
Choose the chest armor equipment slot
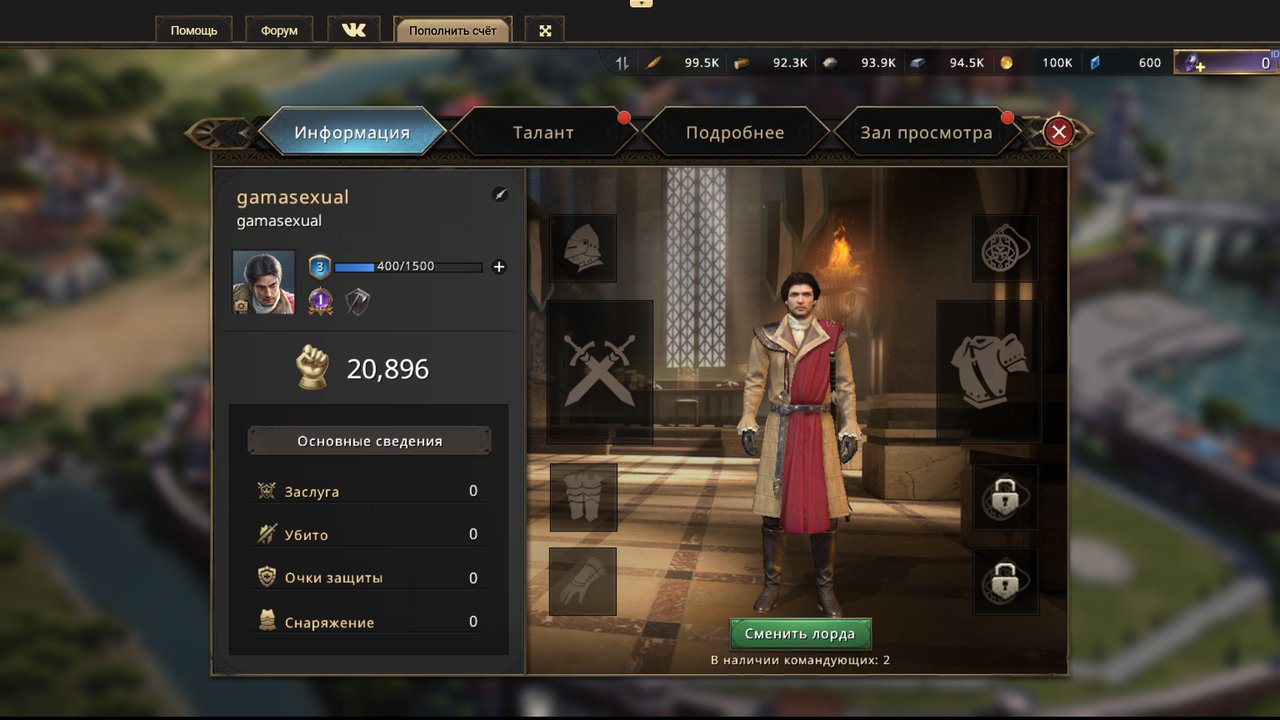coord(989,371)
